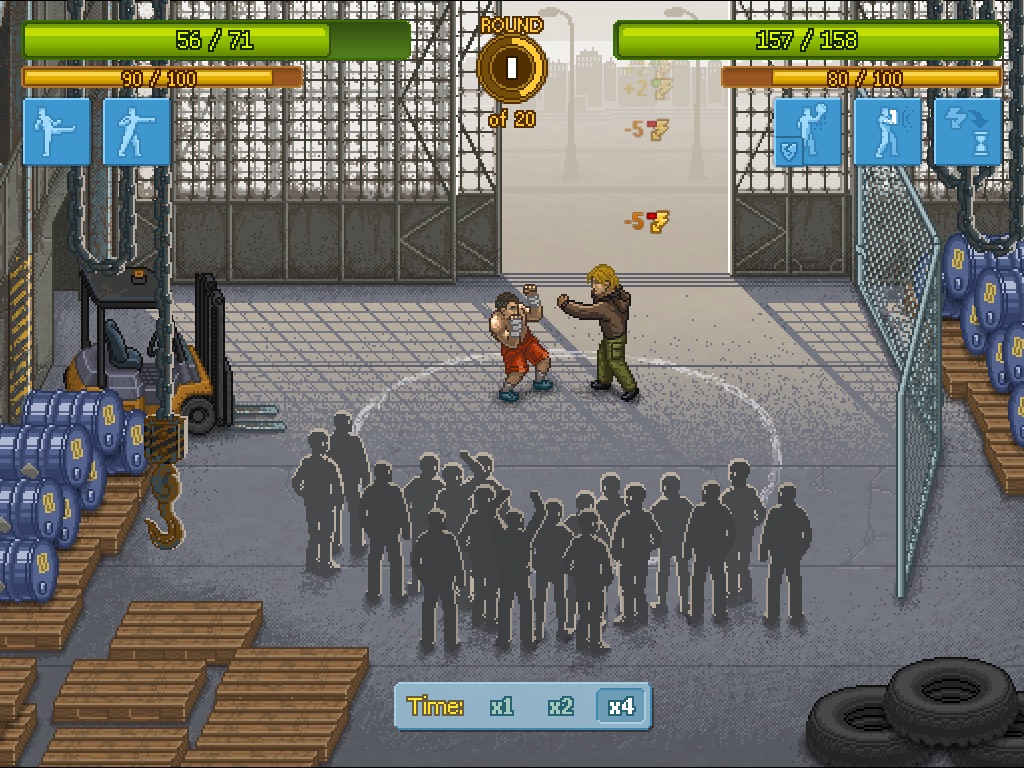The height and width of the screenshot is (768, 1024).
Task: Select the straight punch skill icon
Action: (x=137, y=131)
